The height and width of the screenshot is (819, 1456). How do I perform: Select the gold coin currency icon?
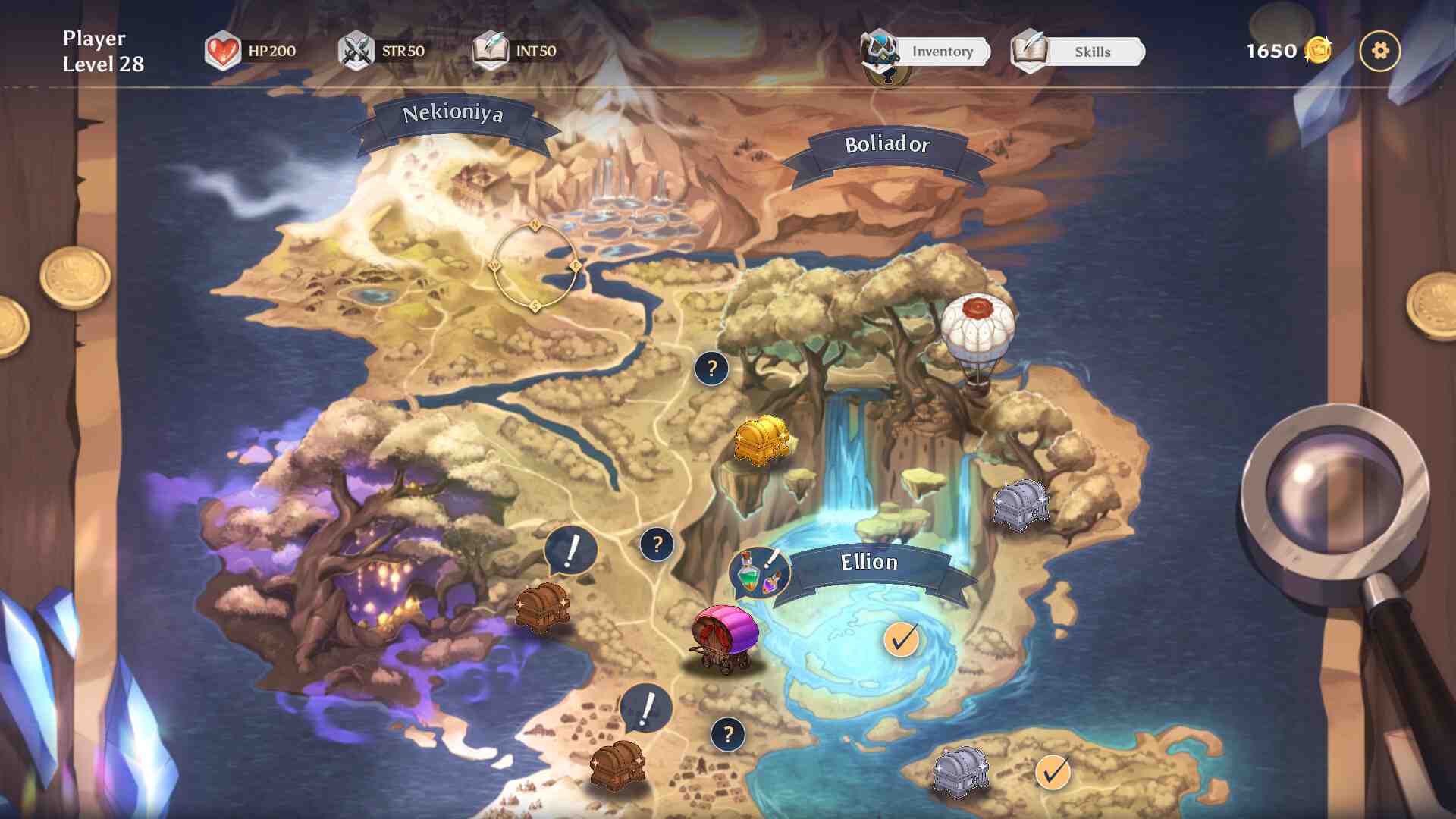(1318, 51)
